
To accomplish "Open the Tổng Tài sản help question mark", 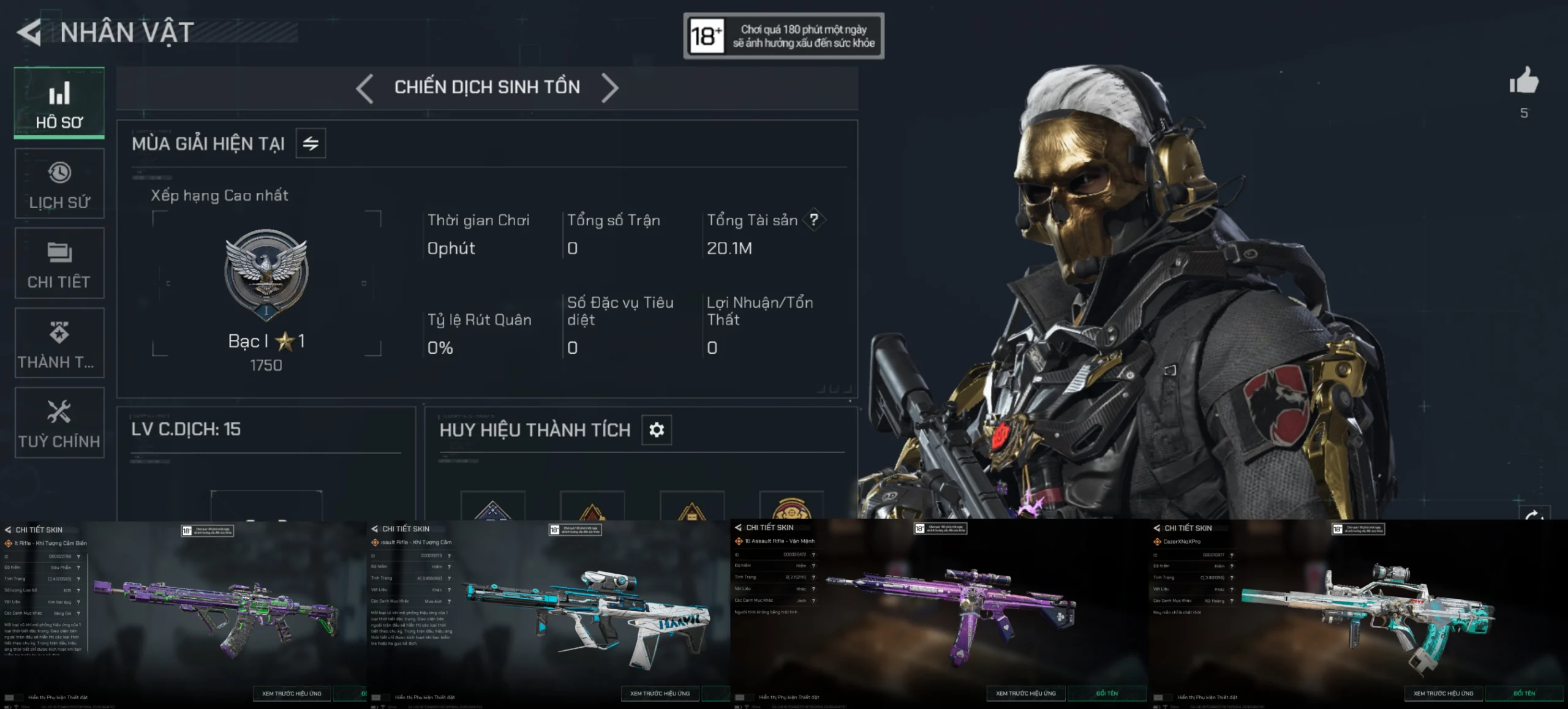I will click(813, 220).
